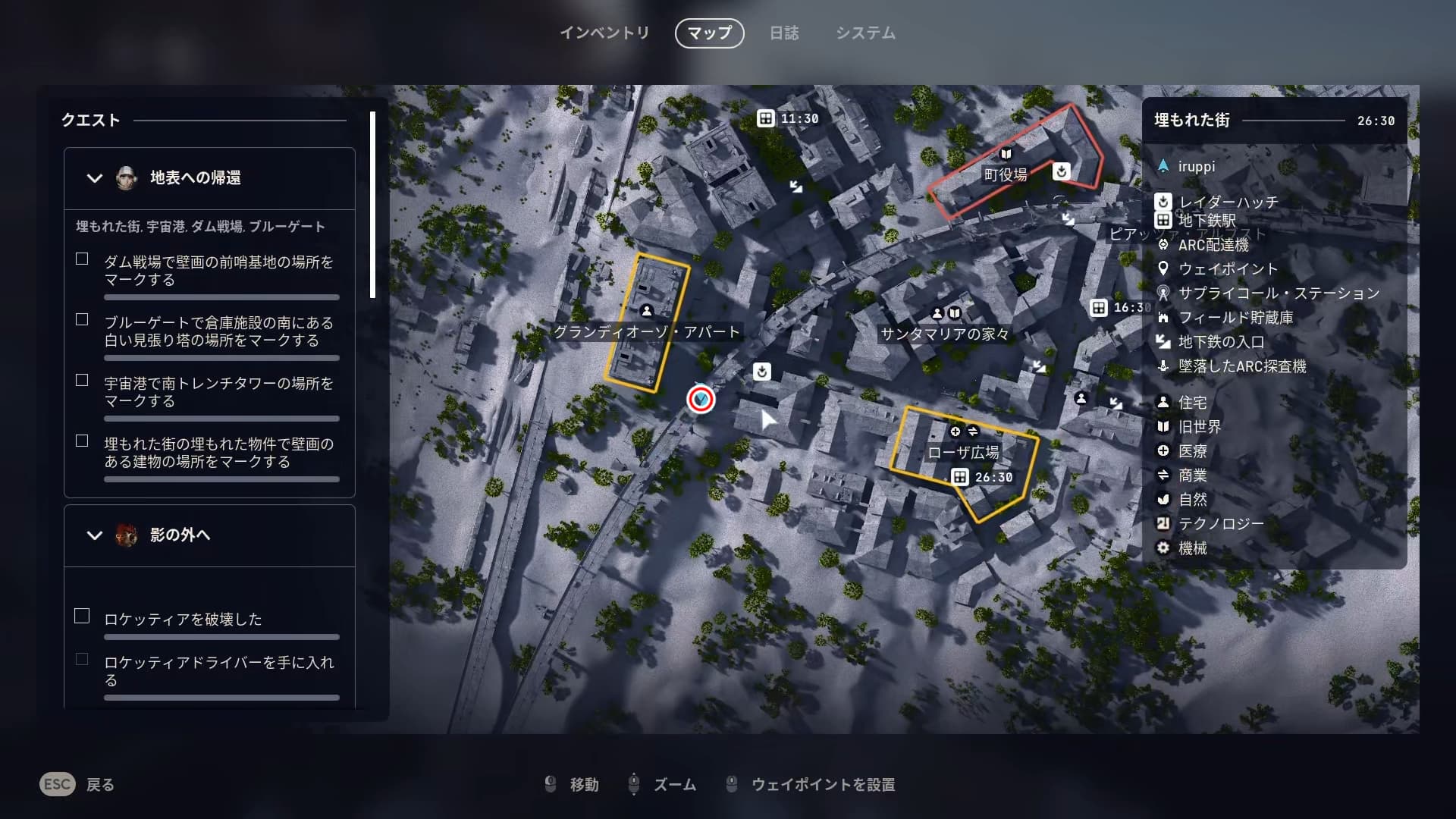Viewport: 1456px width, 819px height.
Task: Choose the 医療 legend entry
Action: 1192,451
